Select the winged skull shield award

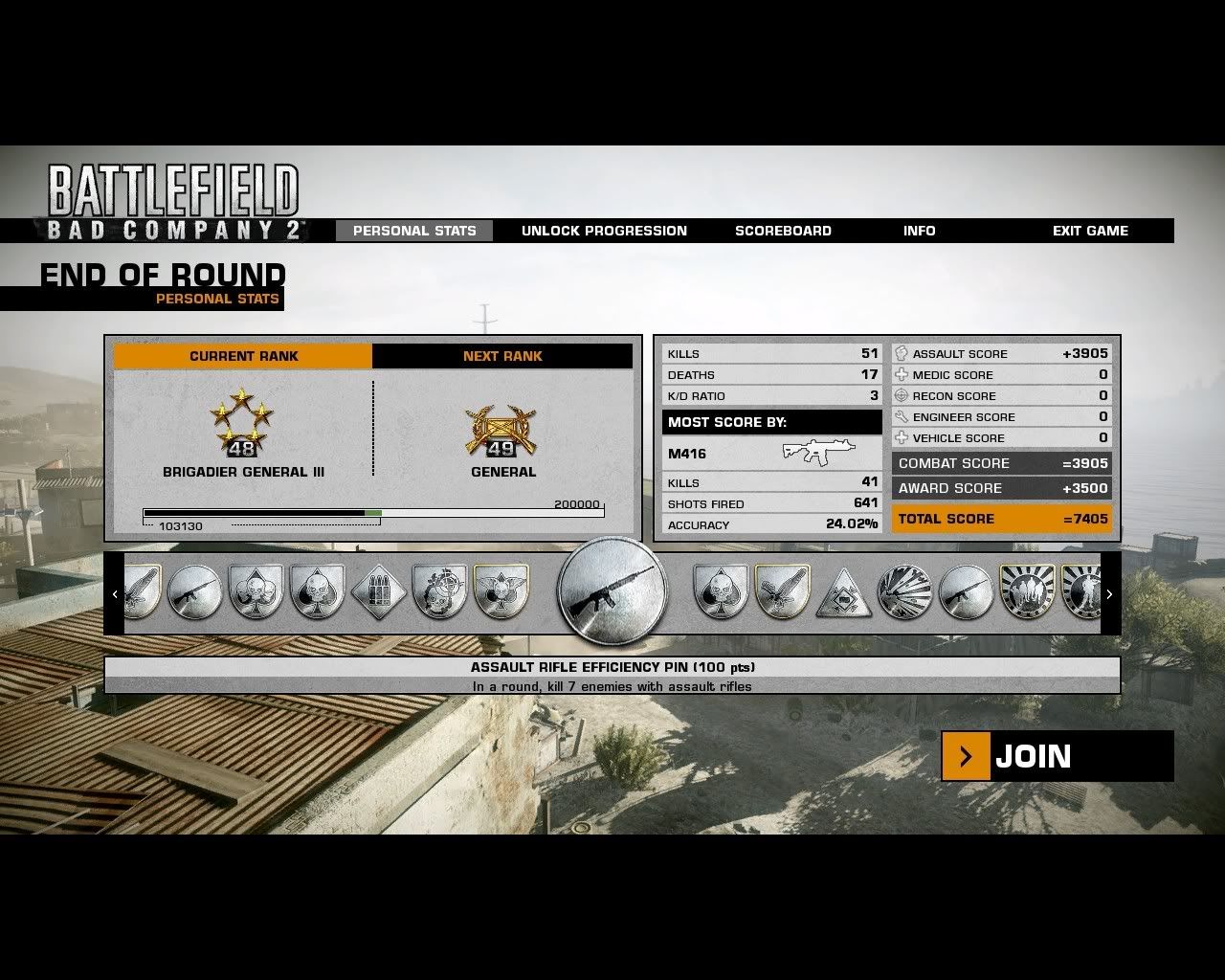[501, 592]
